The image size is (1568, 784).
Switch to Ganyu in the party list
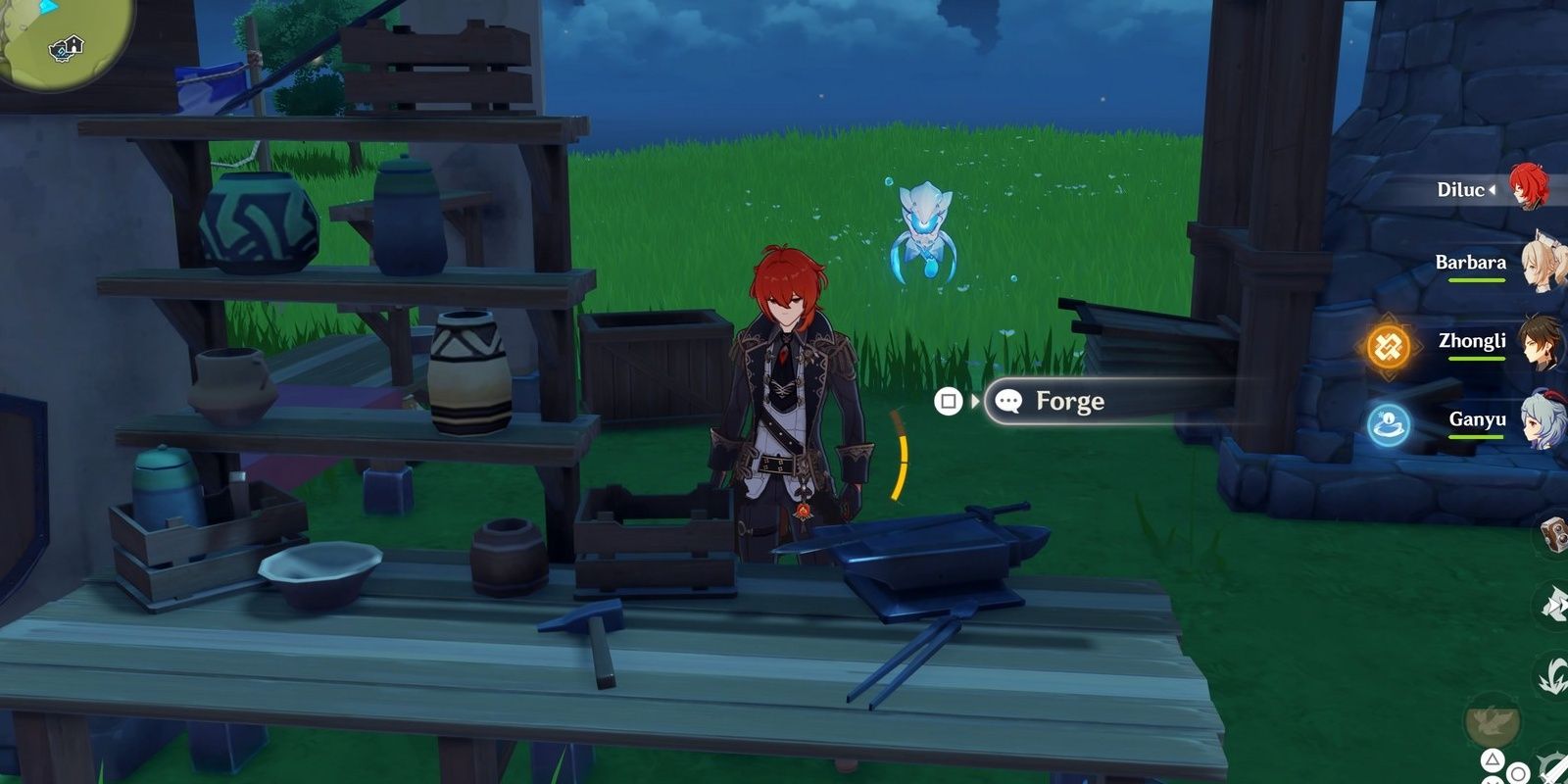coord(1478,419)
